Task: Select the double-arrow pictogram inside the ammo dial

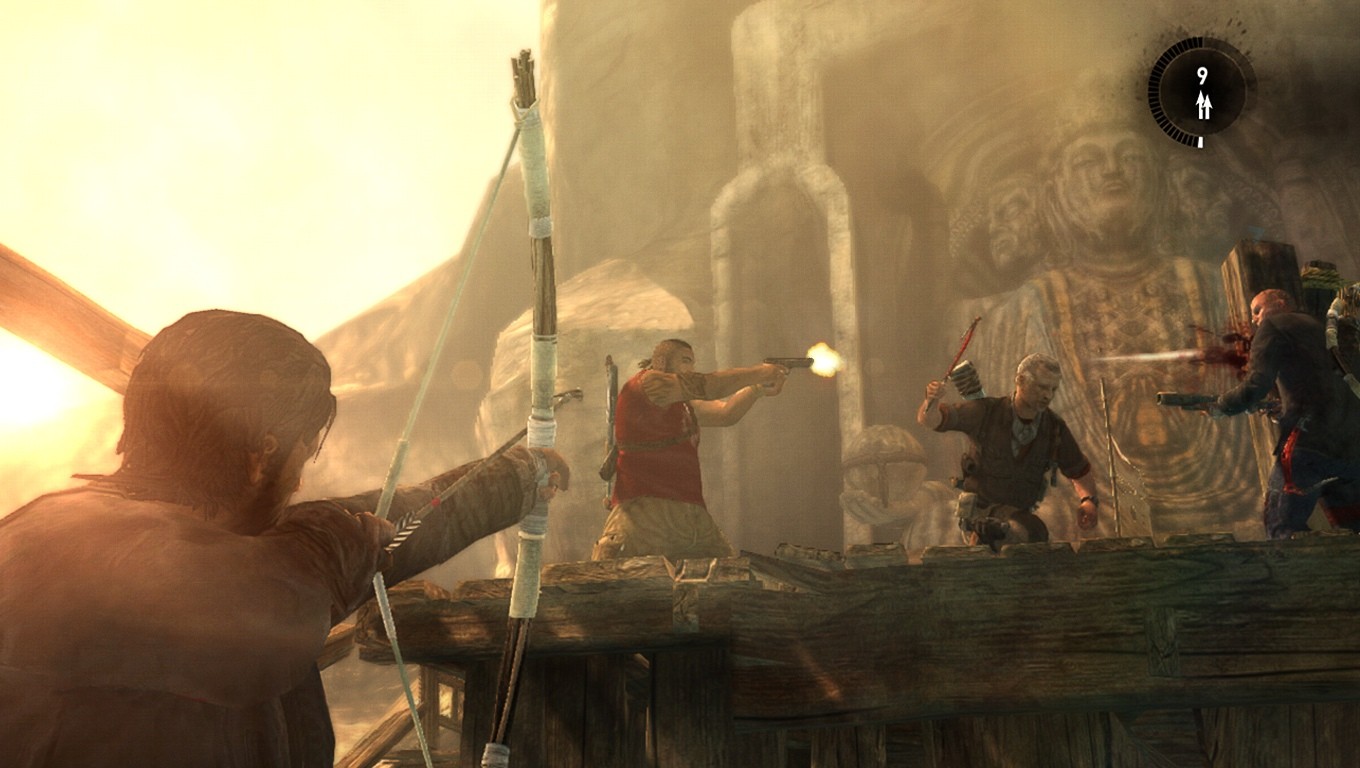Action: pos(1203,102)
